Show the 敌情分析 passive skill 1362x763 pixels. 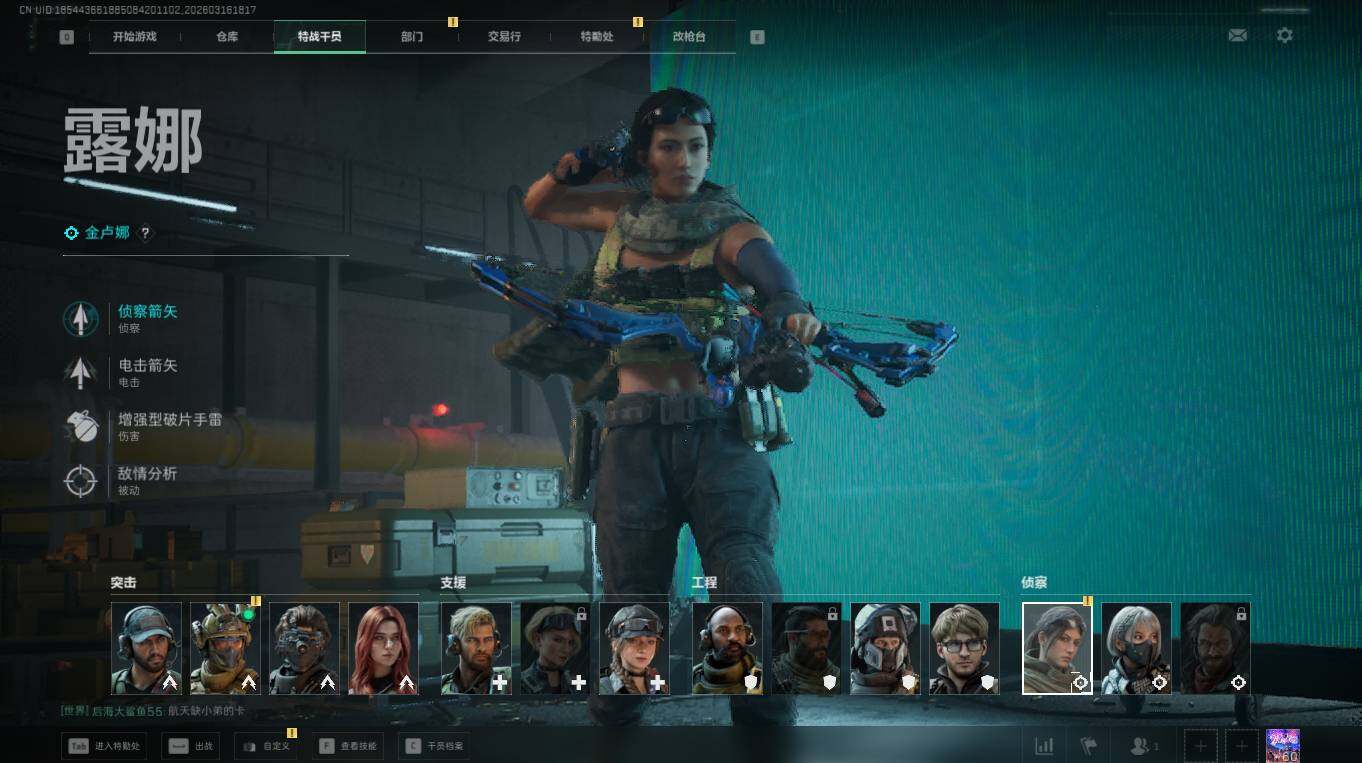147,480
